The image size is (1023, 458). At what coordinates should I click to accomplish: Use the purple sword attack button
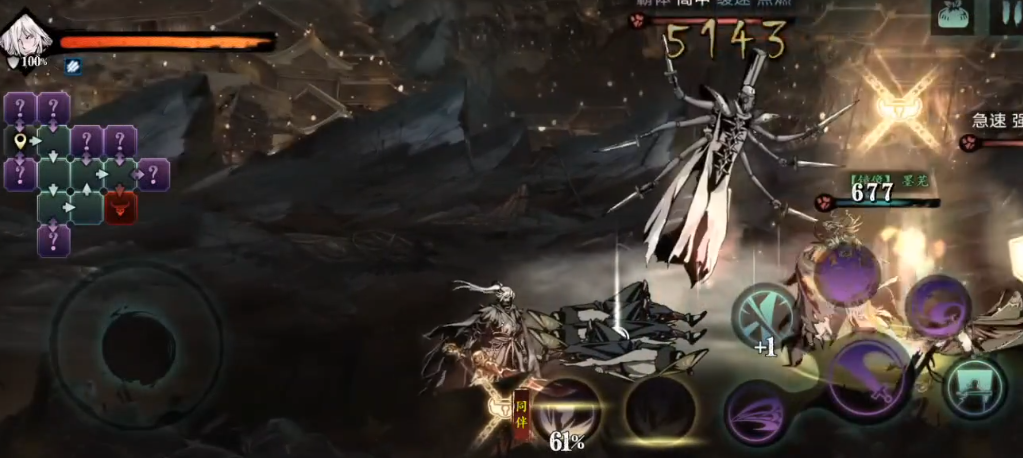point(869,377)
